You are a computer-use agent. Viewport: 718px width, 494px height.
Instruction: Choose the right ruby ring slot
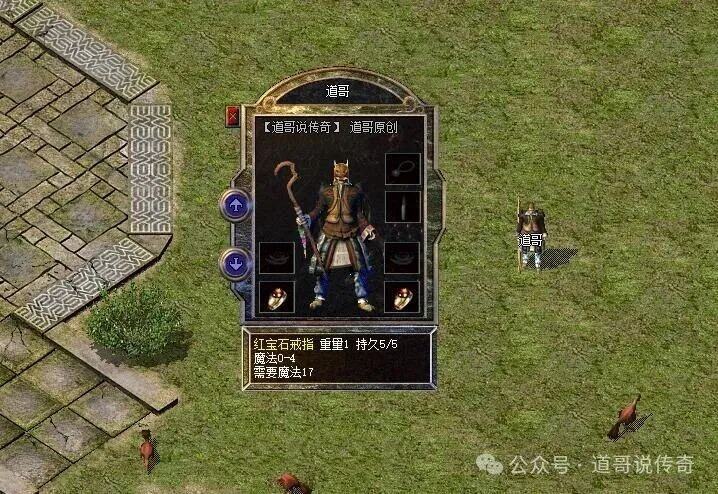(x=402, y=296)
